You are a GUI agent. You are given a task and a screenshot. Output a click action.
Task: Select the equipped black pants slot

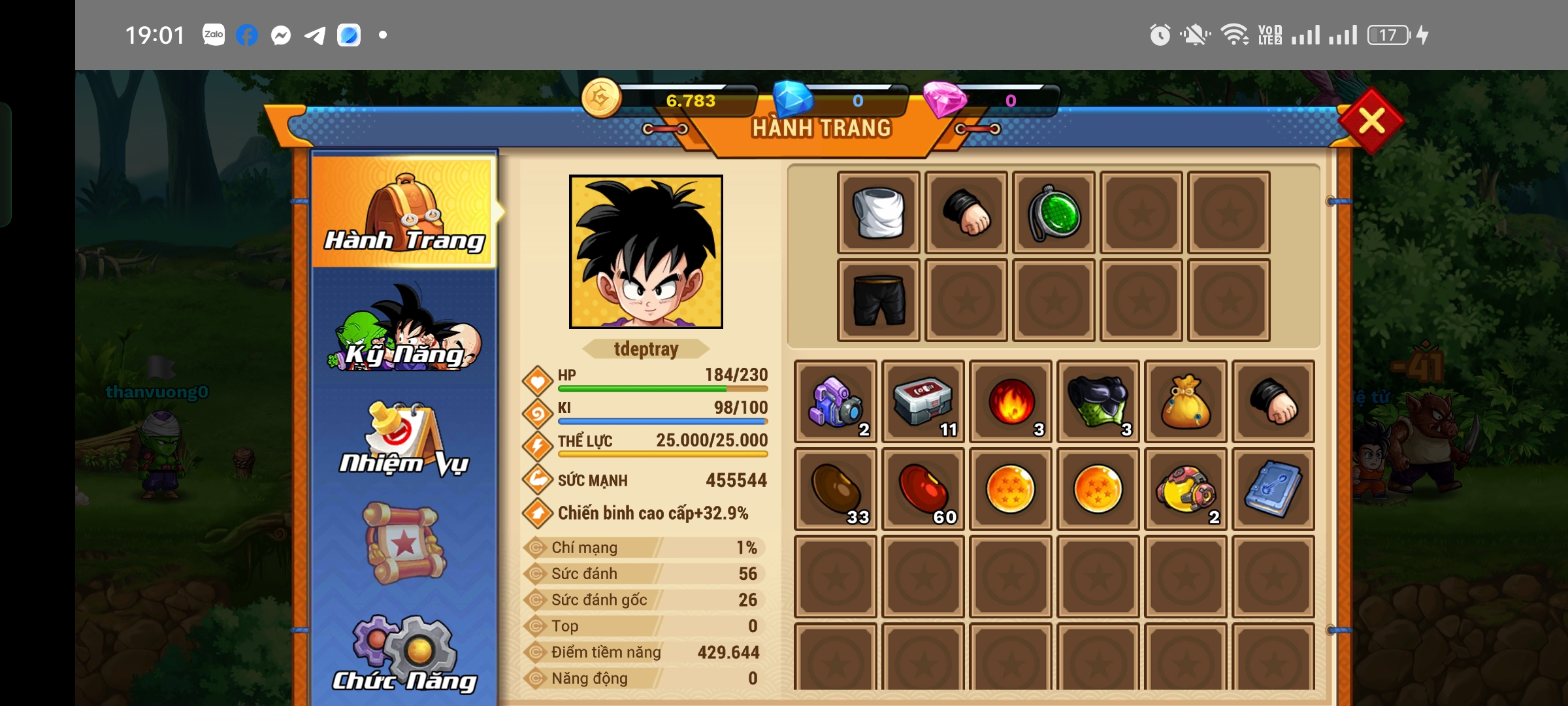coord(879,300)
